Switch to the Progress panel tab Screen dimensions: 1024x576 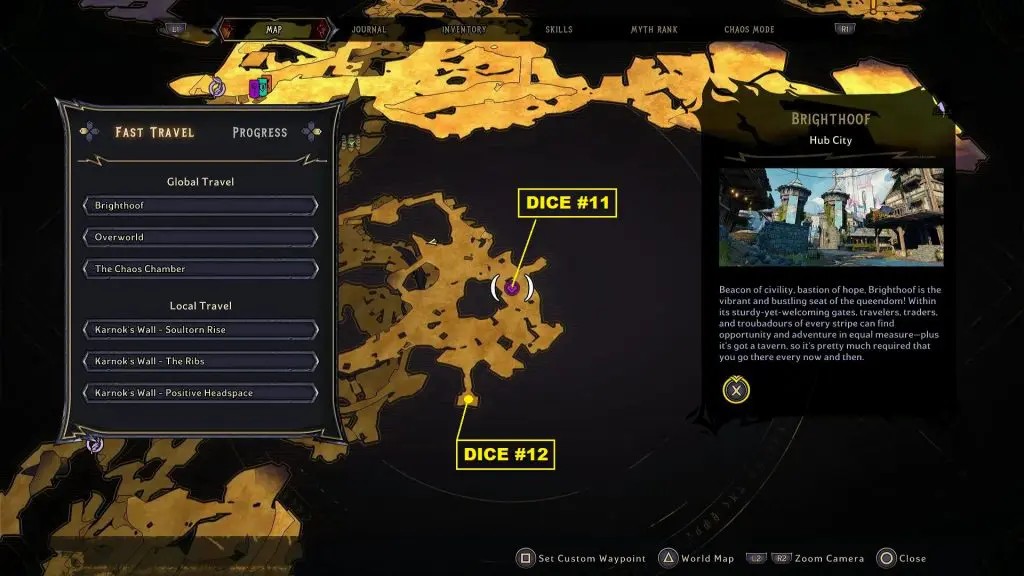coord(259,132)
